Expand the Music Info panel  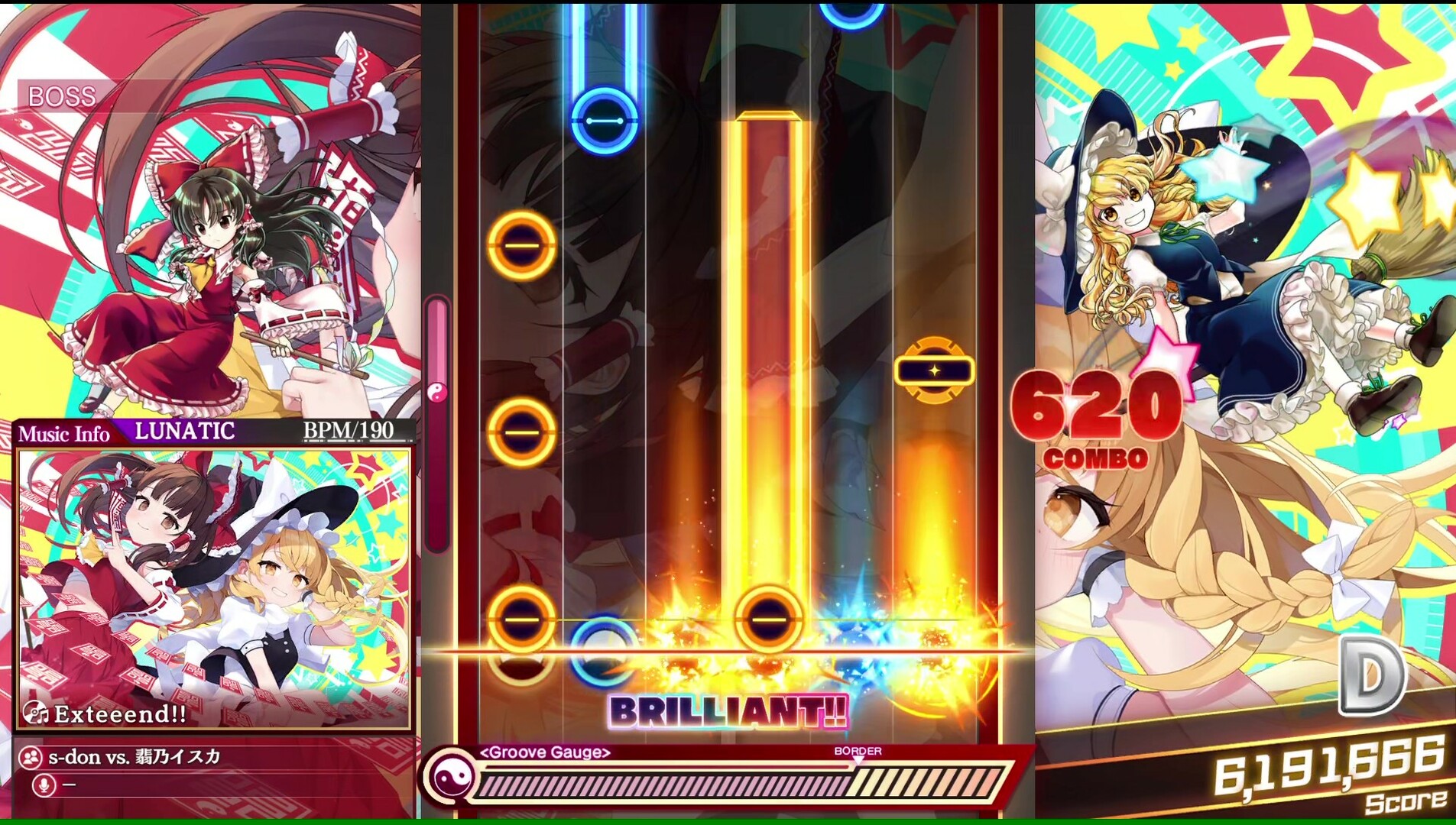tap(66, 431)
